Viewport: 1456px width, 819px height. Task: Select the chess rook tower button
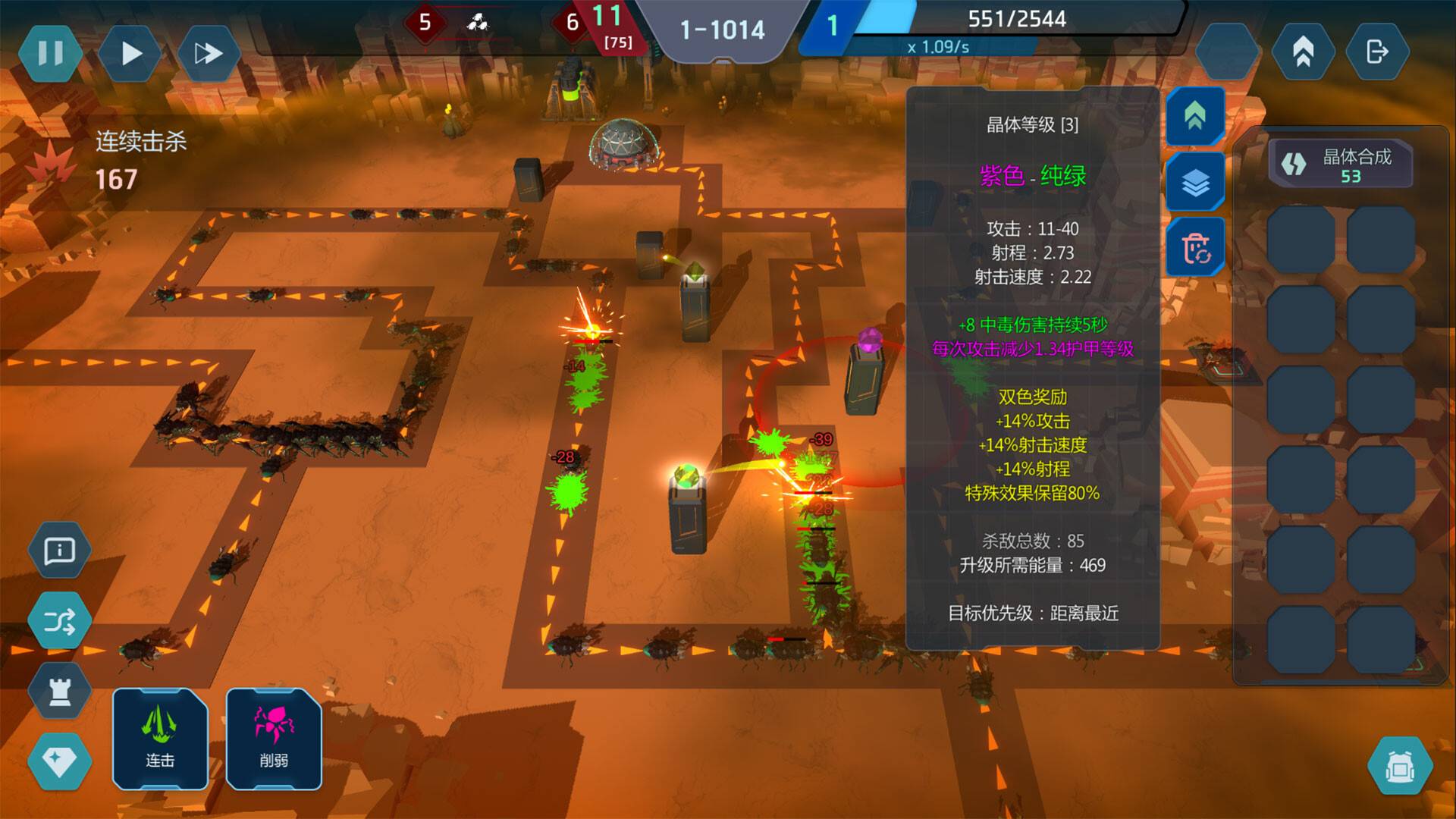tap(59, 690)
